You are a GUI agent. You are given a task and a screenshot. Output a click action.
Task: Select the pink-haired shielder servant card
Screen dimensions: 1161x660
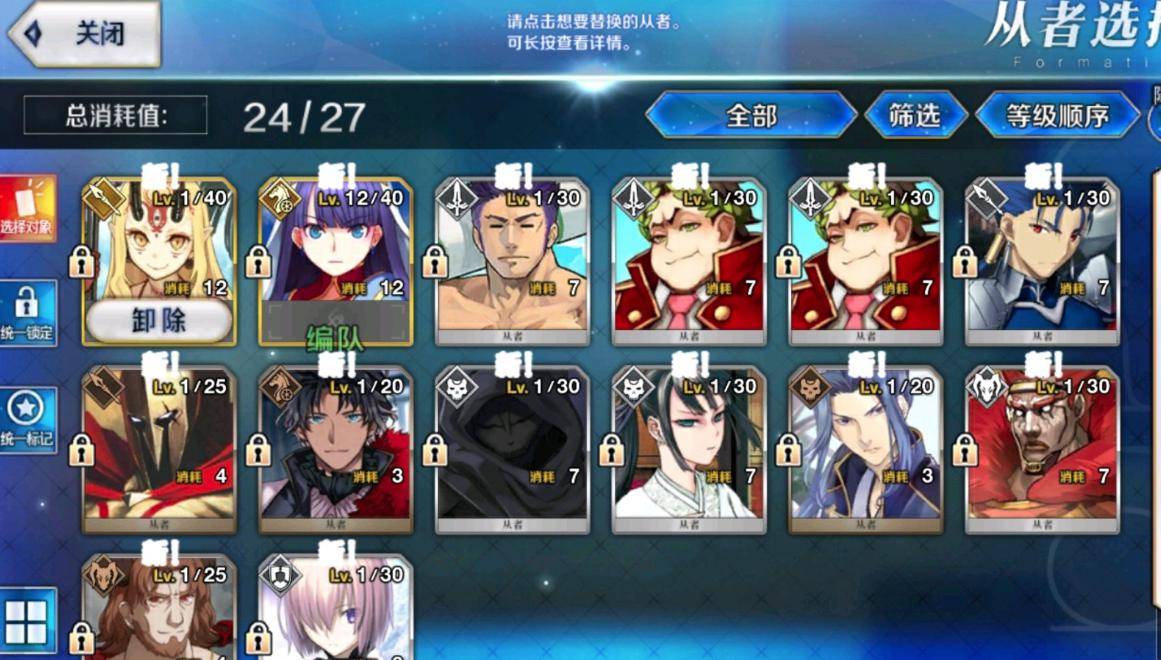point(335,610)
